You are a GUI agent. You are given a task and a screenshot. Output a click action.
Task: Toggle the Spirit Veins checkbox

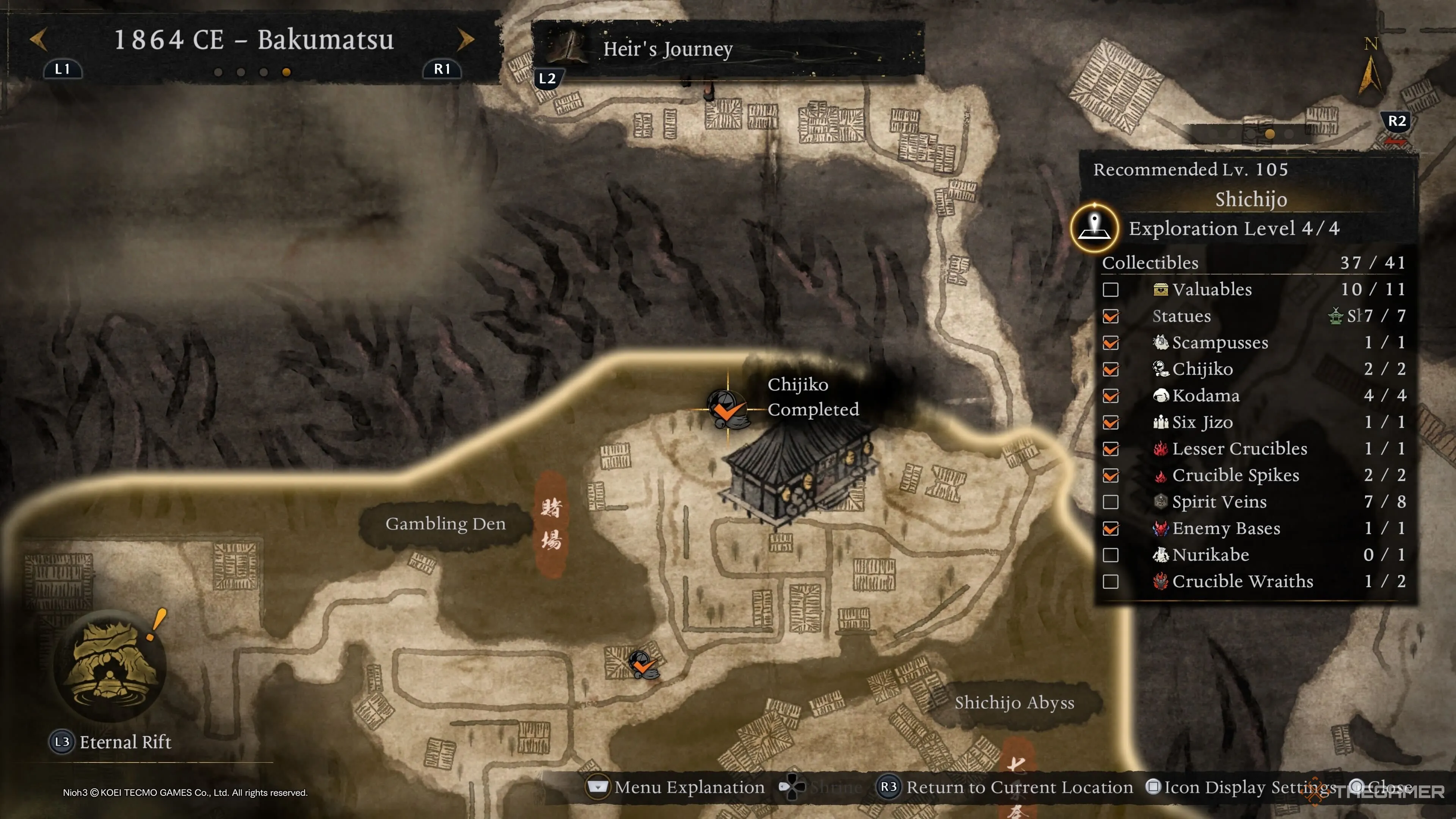coord(1110,502)
